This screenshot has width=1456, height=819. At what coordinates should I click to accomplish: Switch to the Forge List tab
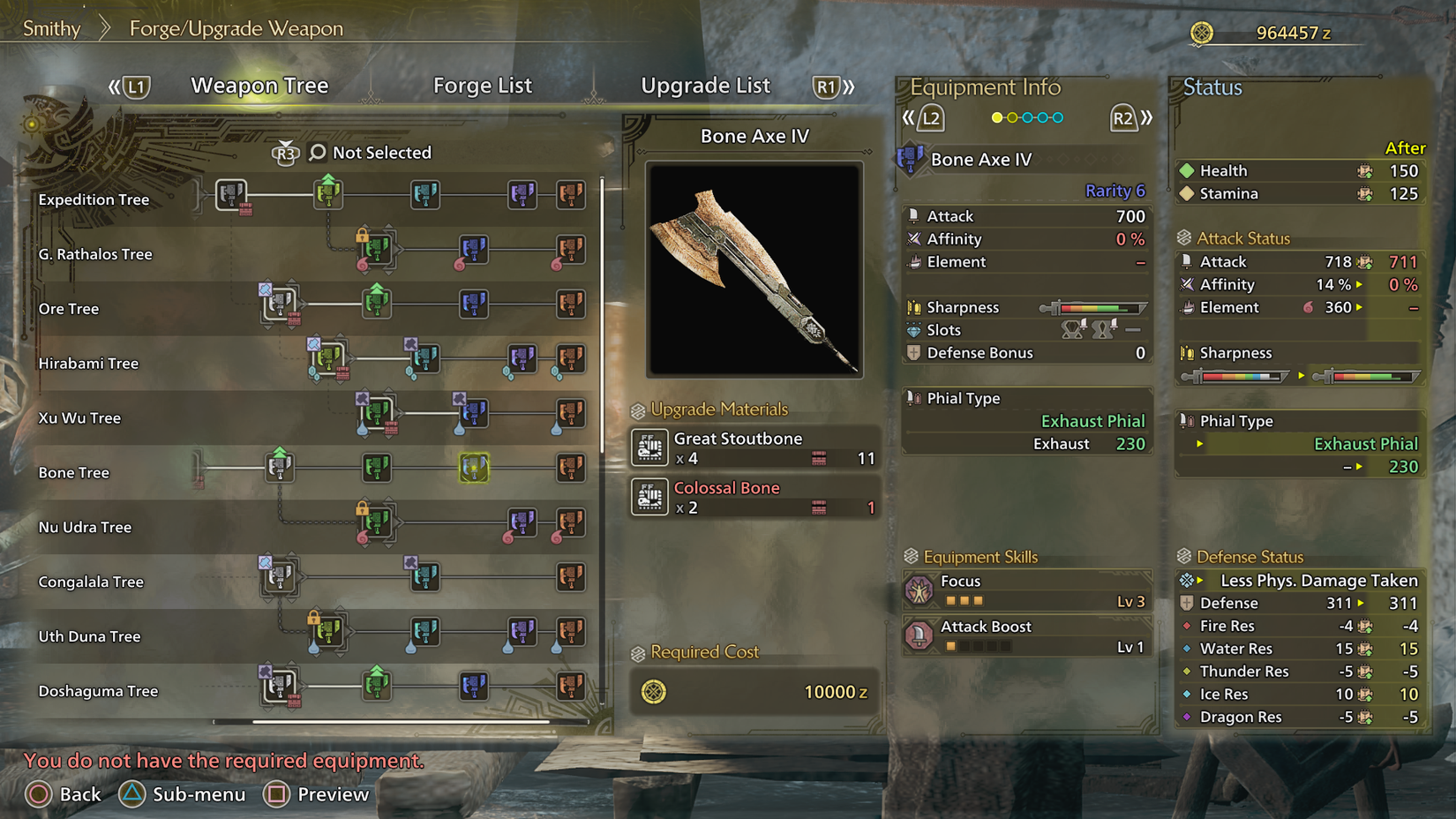(x=482, y=86)
